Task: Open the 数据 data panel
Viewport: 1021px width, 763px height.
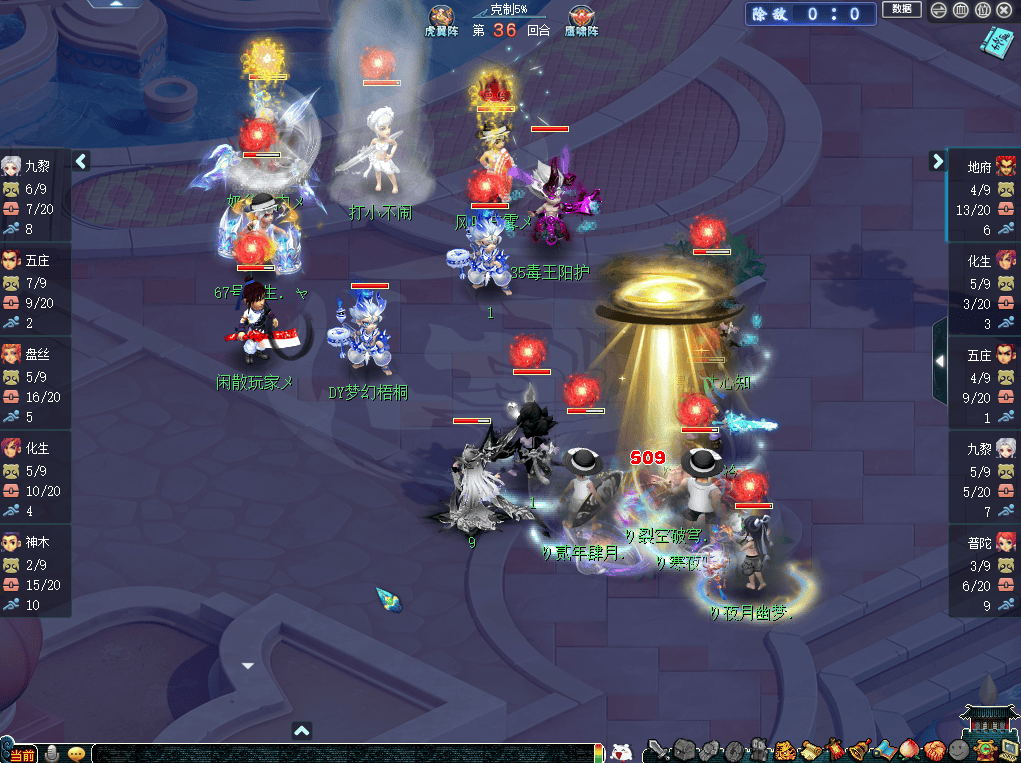Action: click(901, 9)
